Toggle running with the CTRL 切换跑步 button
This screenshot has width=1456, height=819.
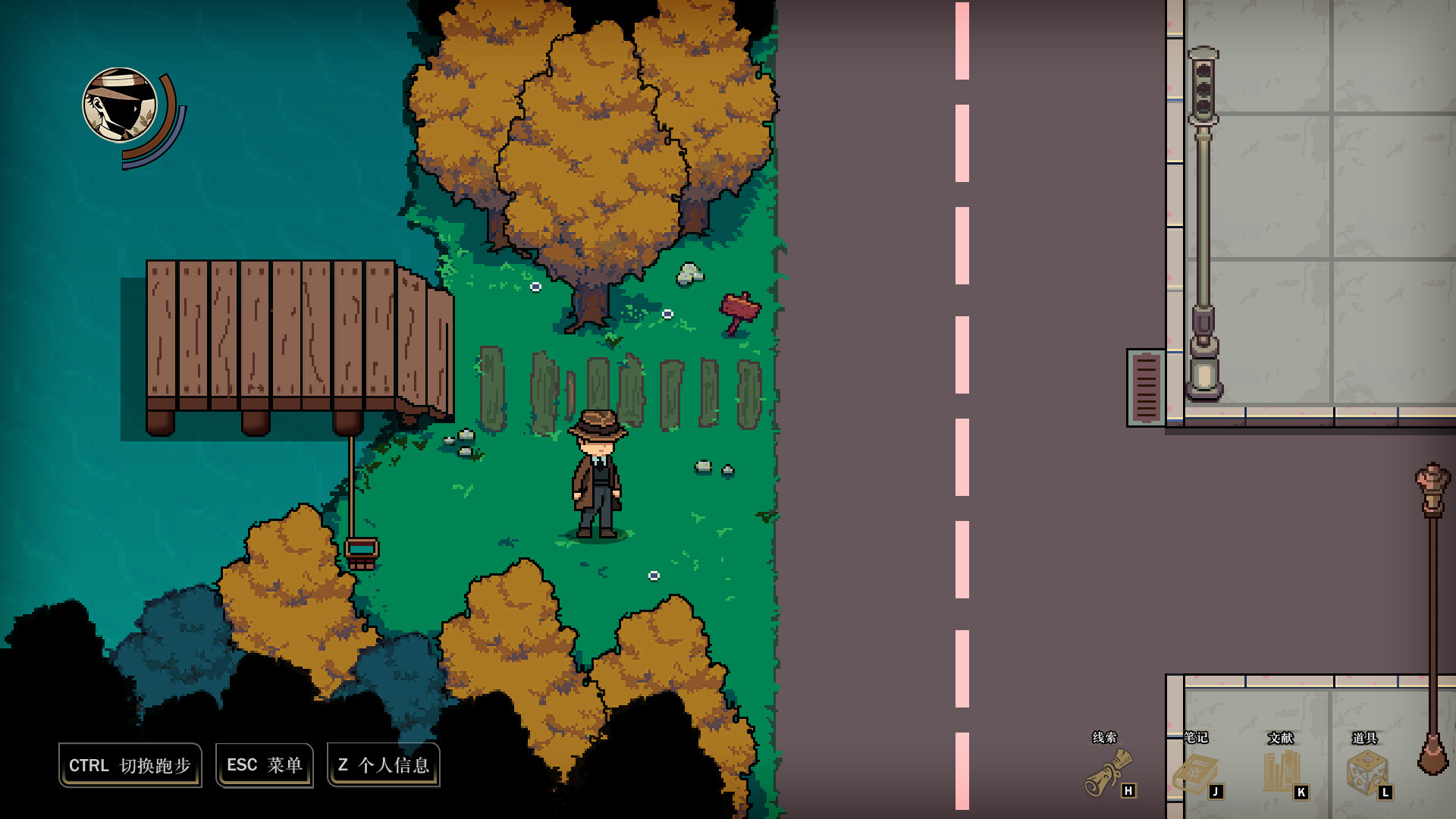click(130, 765)
